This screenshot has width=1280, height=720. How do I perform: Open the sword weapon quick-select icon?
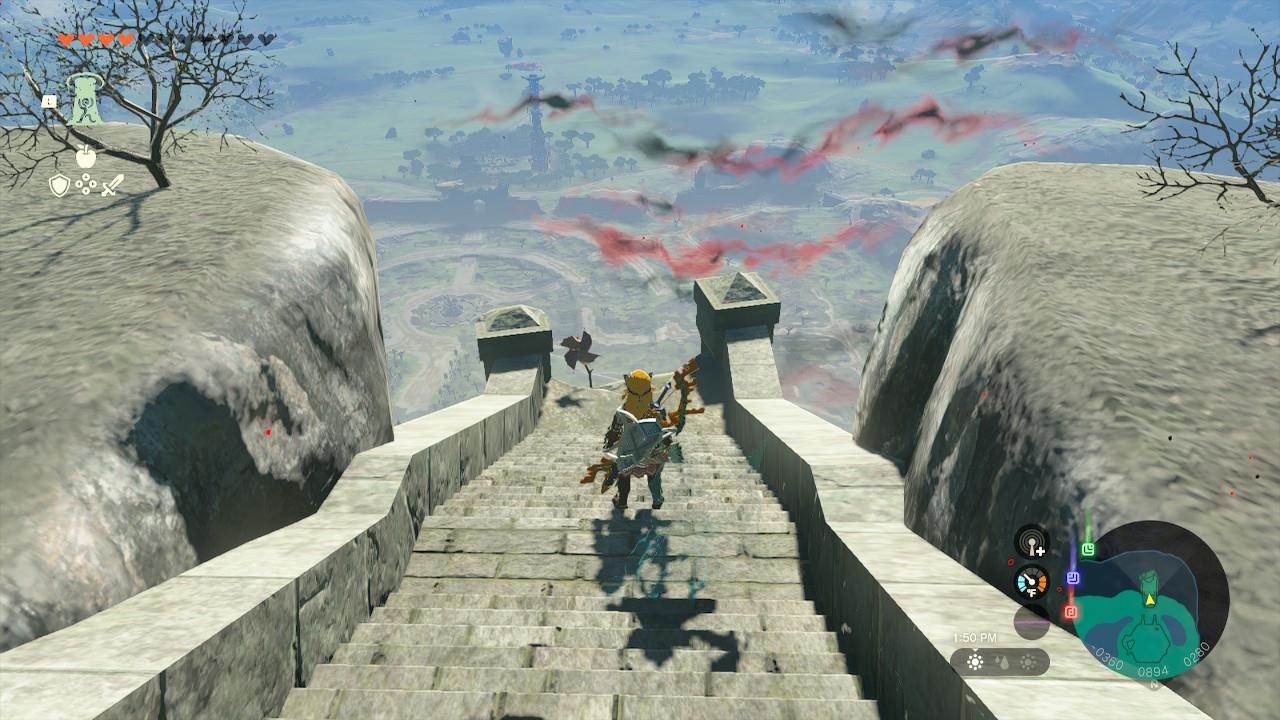112,185
